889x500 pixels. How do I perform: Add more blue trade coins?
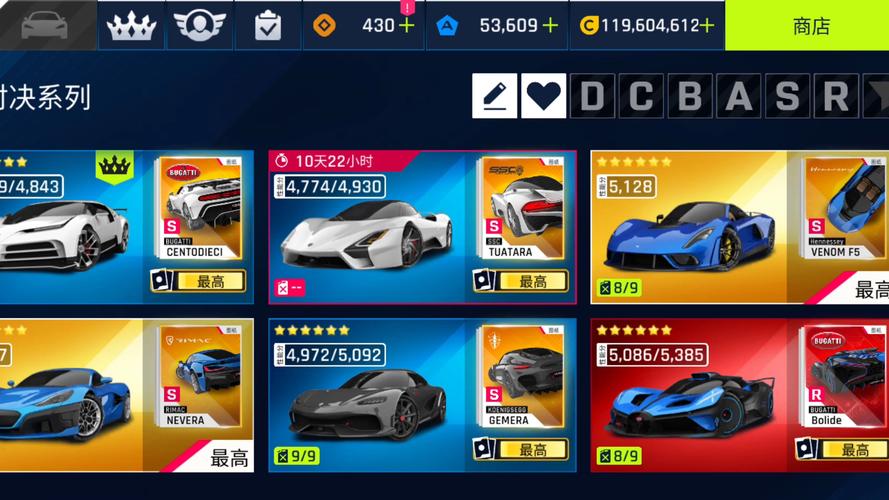pyautogui.click(x=550, y=26)
